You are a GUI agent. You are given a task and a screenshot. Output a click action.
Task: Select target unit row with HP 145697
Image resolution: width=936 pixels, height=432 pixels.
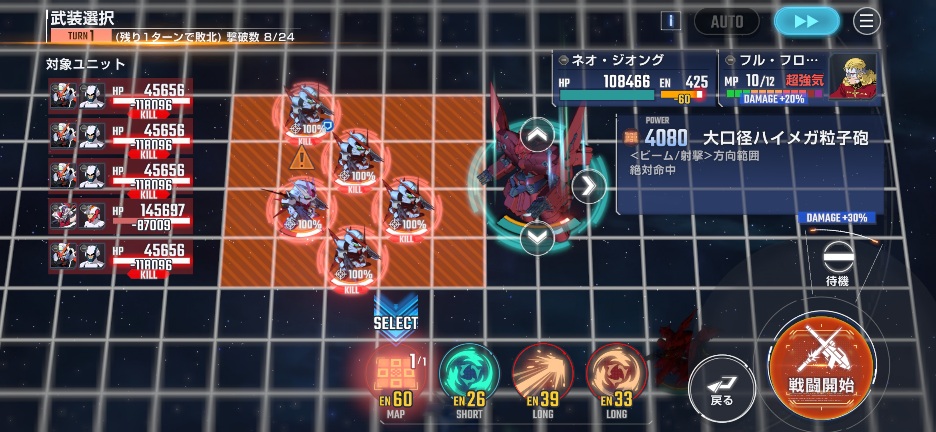[x=118, y=215]
